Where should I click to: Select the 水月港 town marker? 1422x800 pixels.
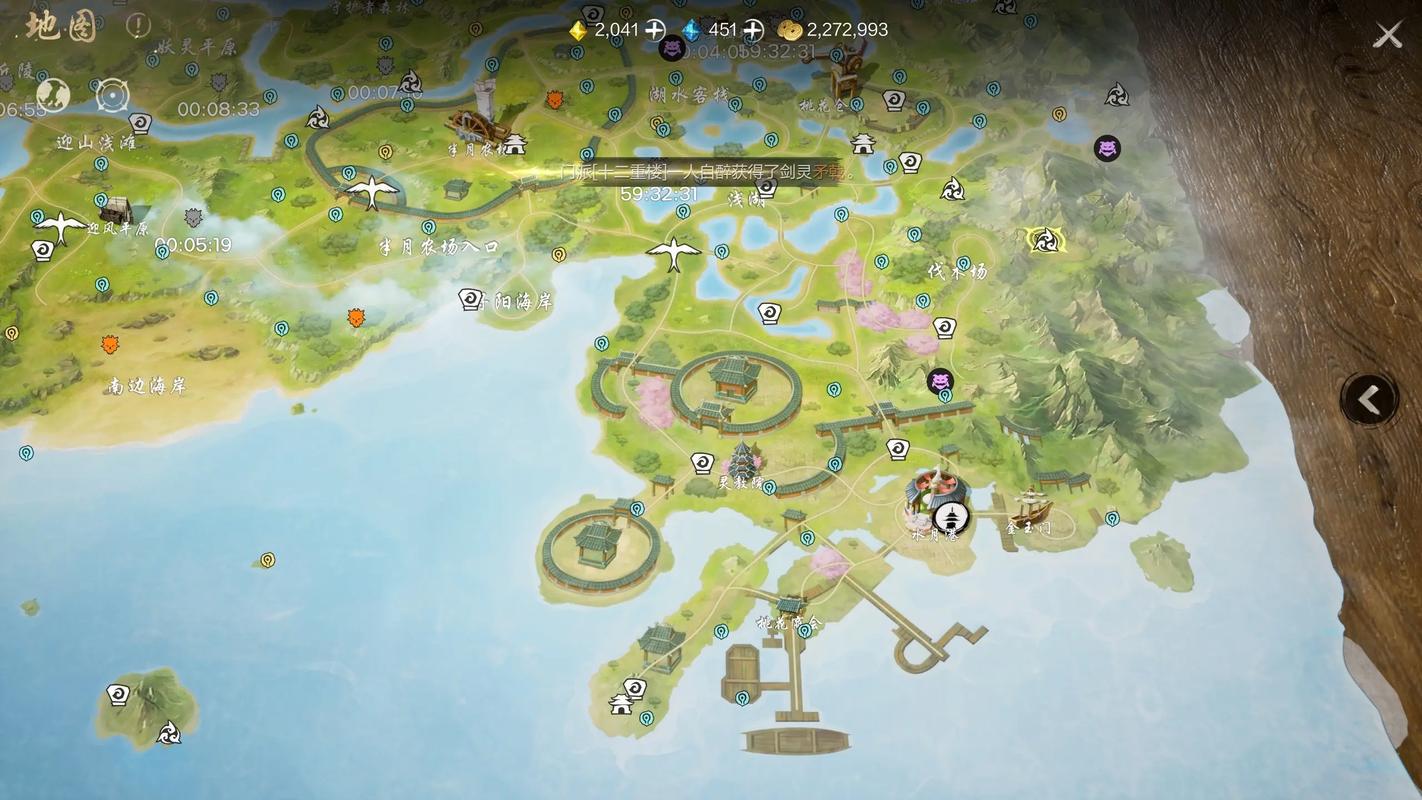click(950, 517)
